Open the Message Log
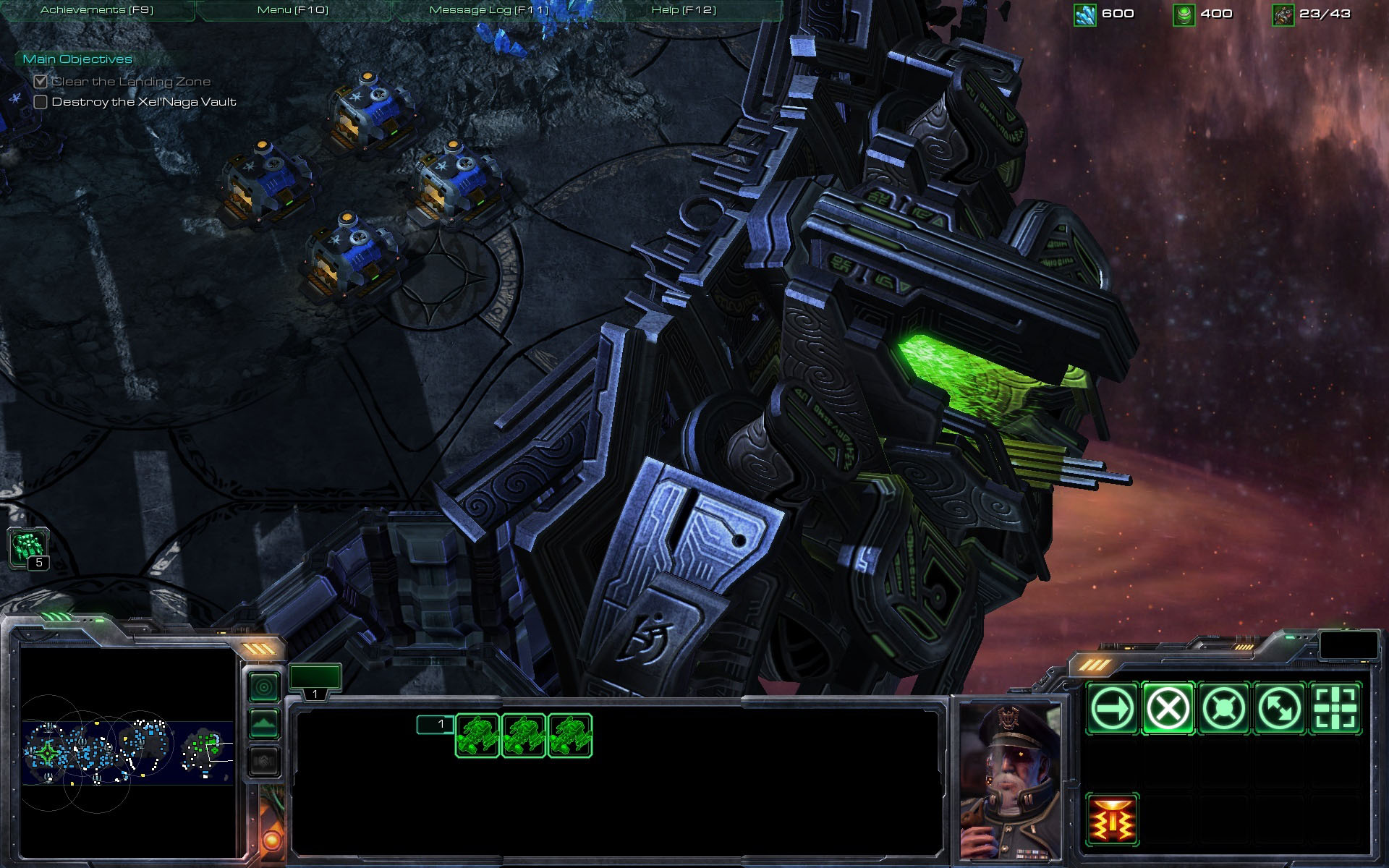 [489, 10]
